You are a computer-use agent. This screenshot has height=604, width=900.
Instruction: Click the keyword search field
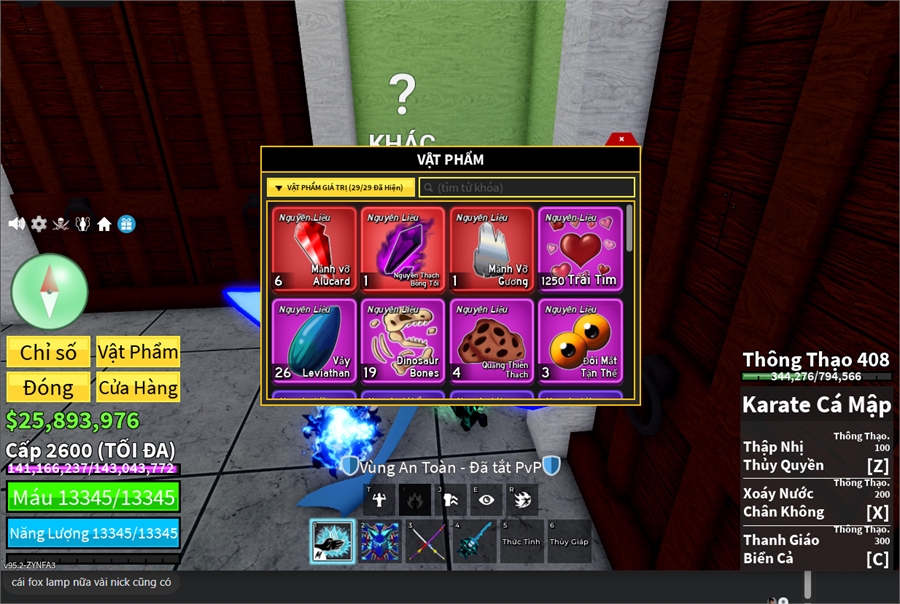(x=526, y=187)
